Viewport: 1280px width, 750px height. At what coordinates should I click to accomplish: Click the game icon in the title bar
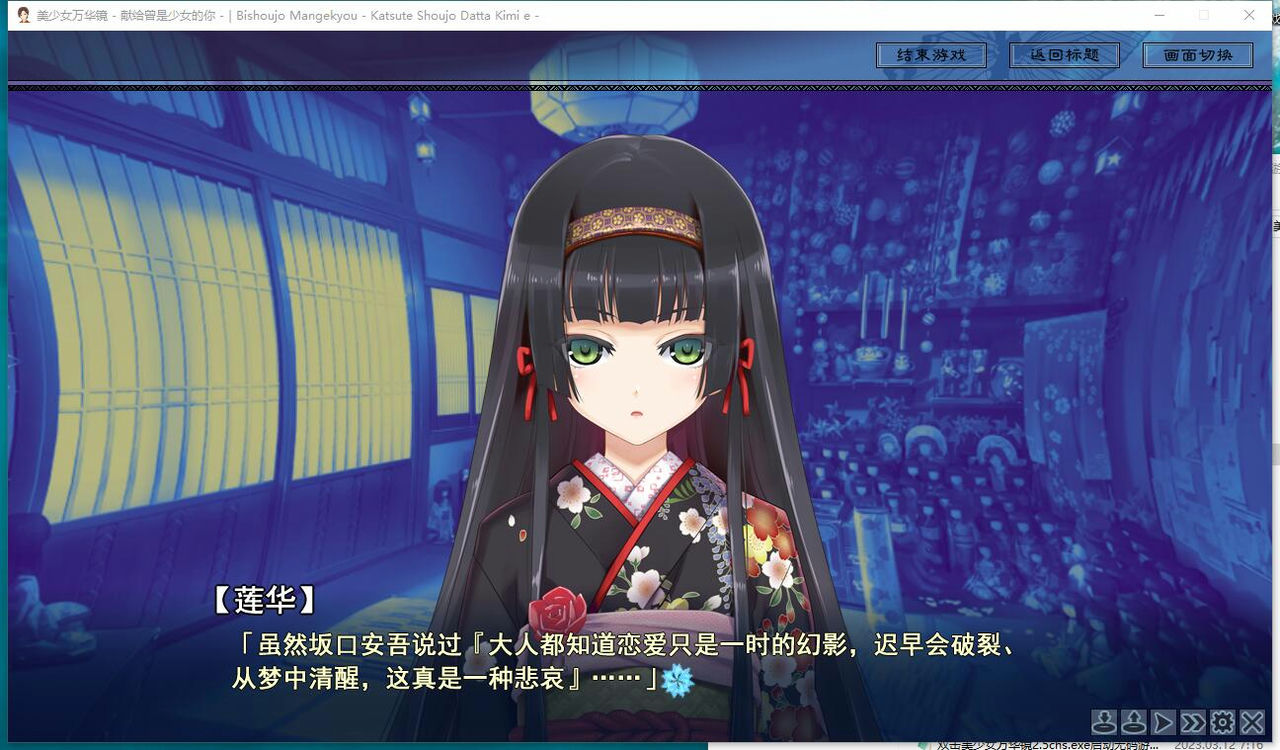(x=21, y=15)
